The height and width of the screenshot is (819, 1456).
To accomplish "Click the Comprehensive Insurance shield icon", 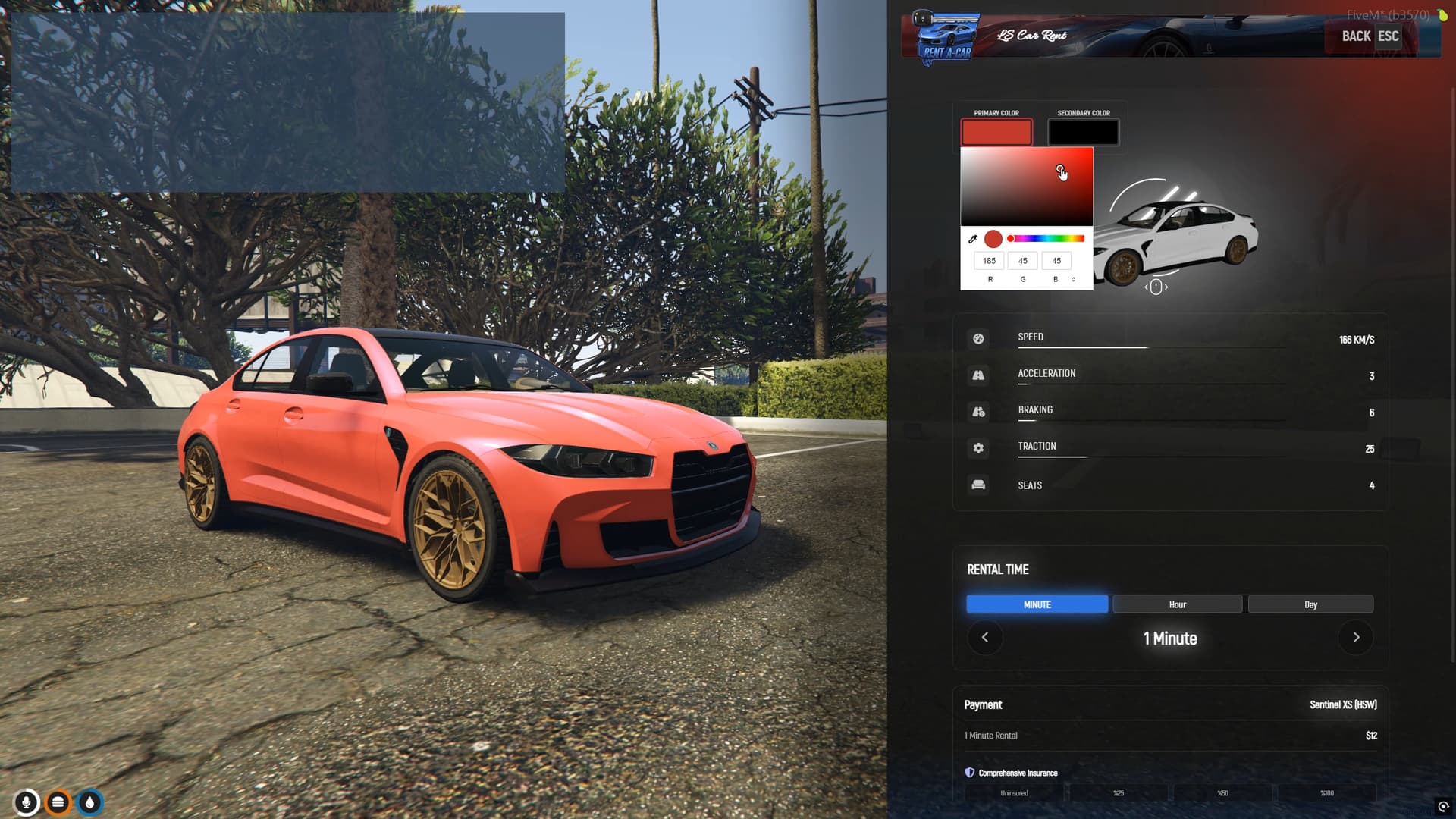I will [968, 773].
